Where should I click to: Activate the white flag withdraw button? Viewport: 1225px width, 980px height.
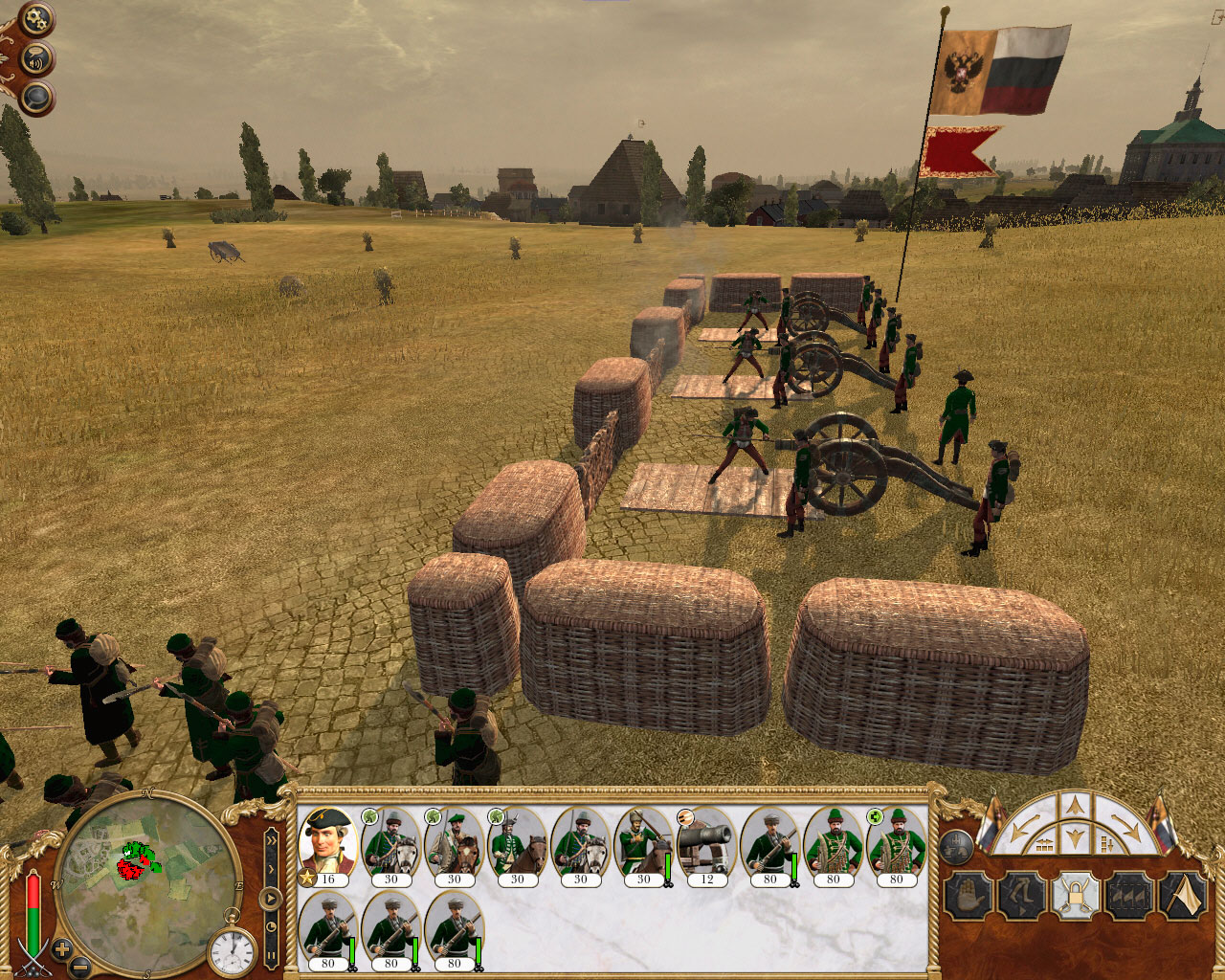(1183, 897)
